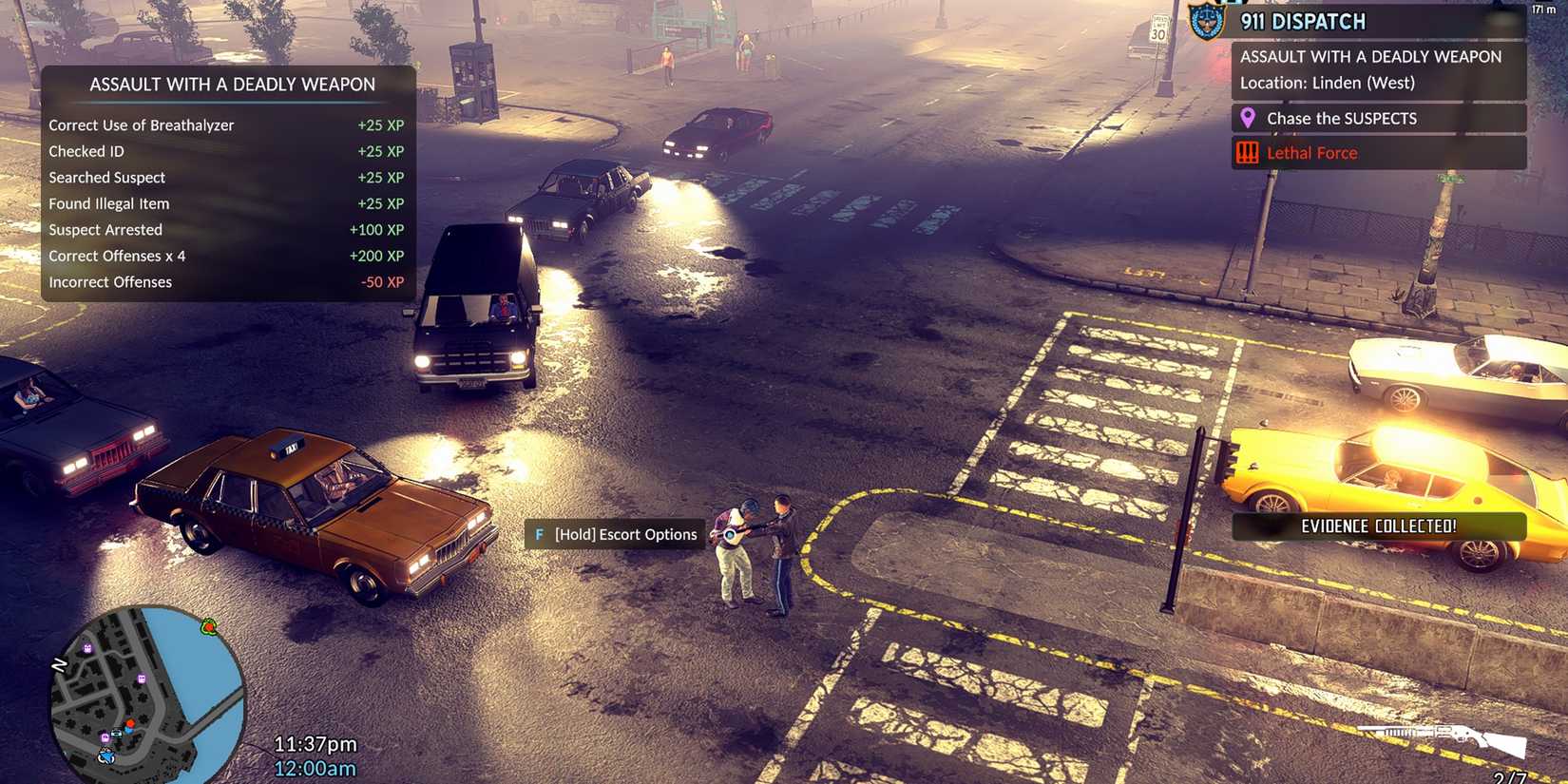The height and width of the screenshot is (784, 1568).
Task: Click the Evidence Collected banner
Action: 1380,526
